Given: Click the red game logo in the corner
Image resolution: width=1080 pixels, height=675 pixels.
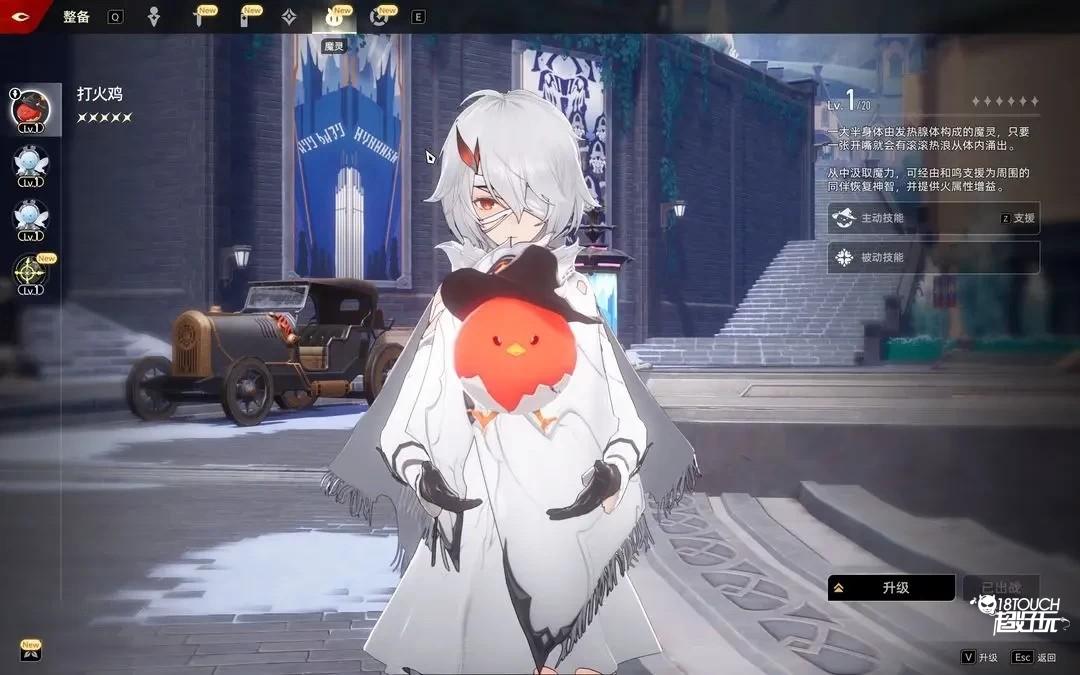Looking at the screenshot, I should (x=18, y=15).
